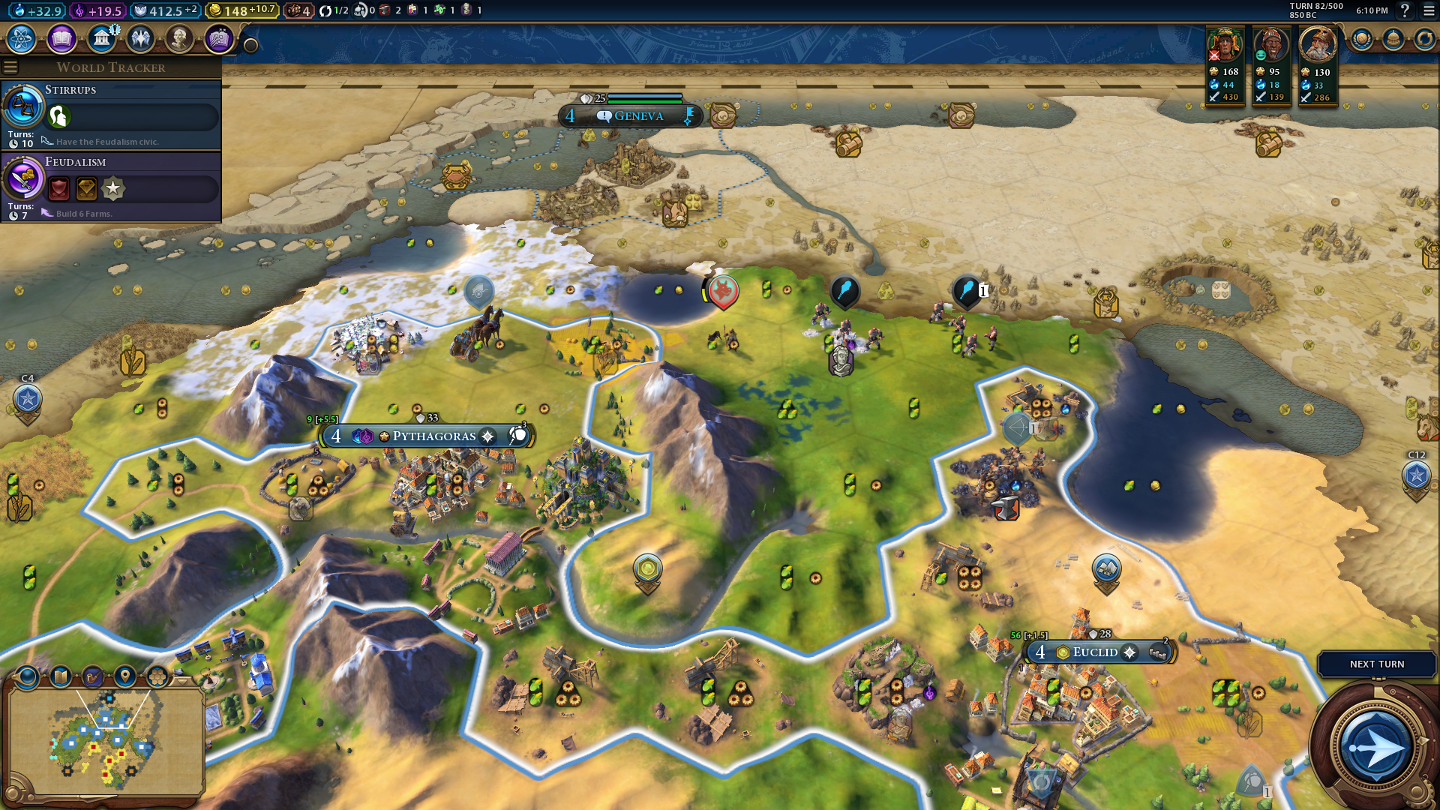Open the Civilopedia question mark
Viewport: 1440px width, 810px height.
tap(1404, 11)
